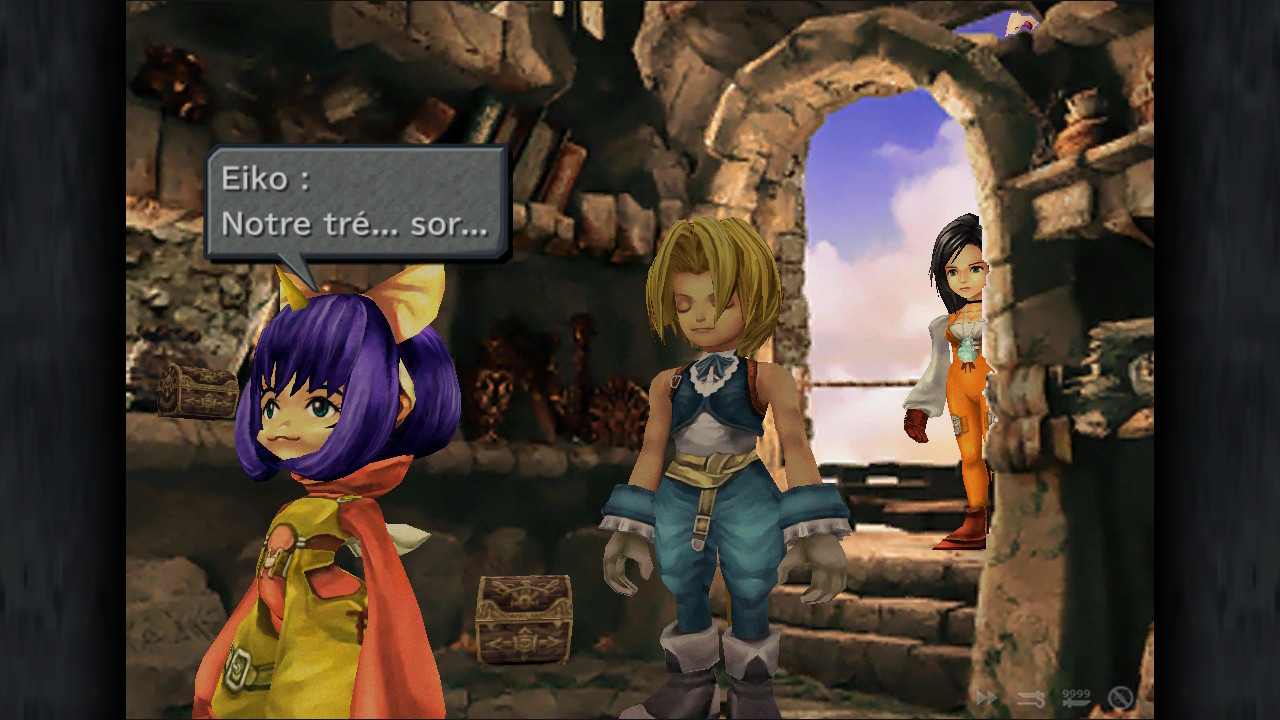Advance Eiko's dialogue box
Viewport: 1280px width, 720px height.
coord(356,203)
